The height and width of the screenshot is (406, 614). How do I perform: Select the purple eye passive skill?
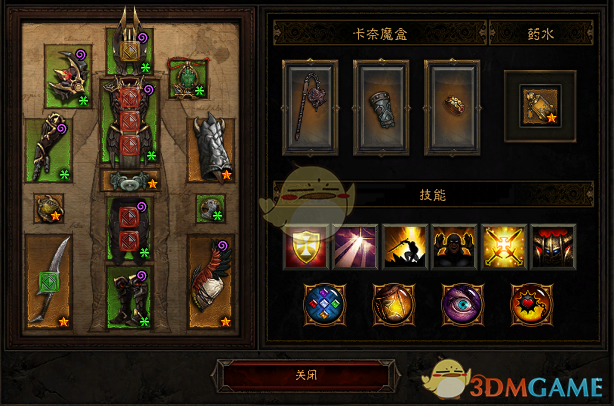point(460,302)
